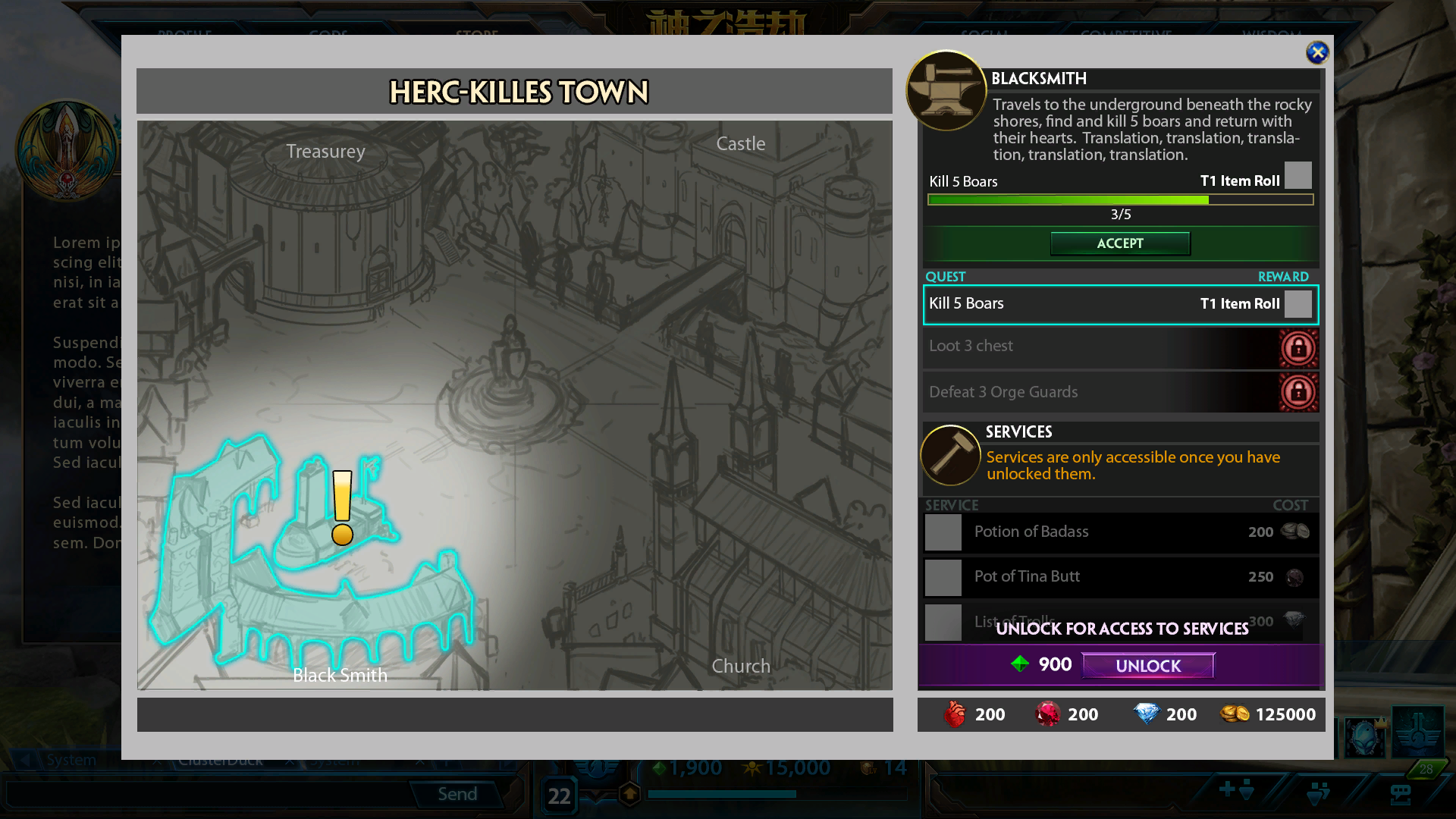Select the Castle location on the map
Image resolution: width=1456 pixels, height=819 pixels.
click(x=740, y=144)
